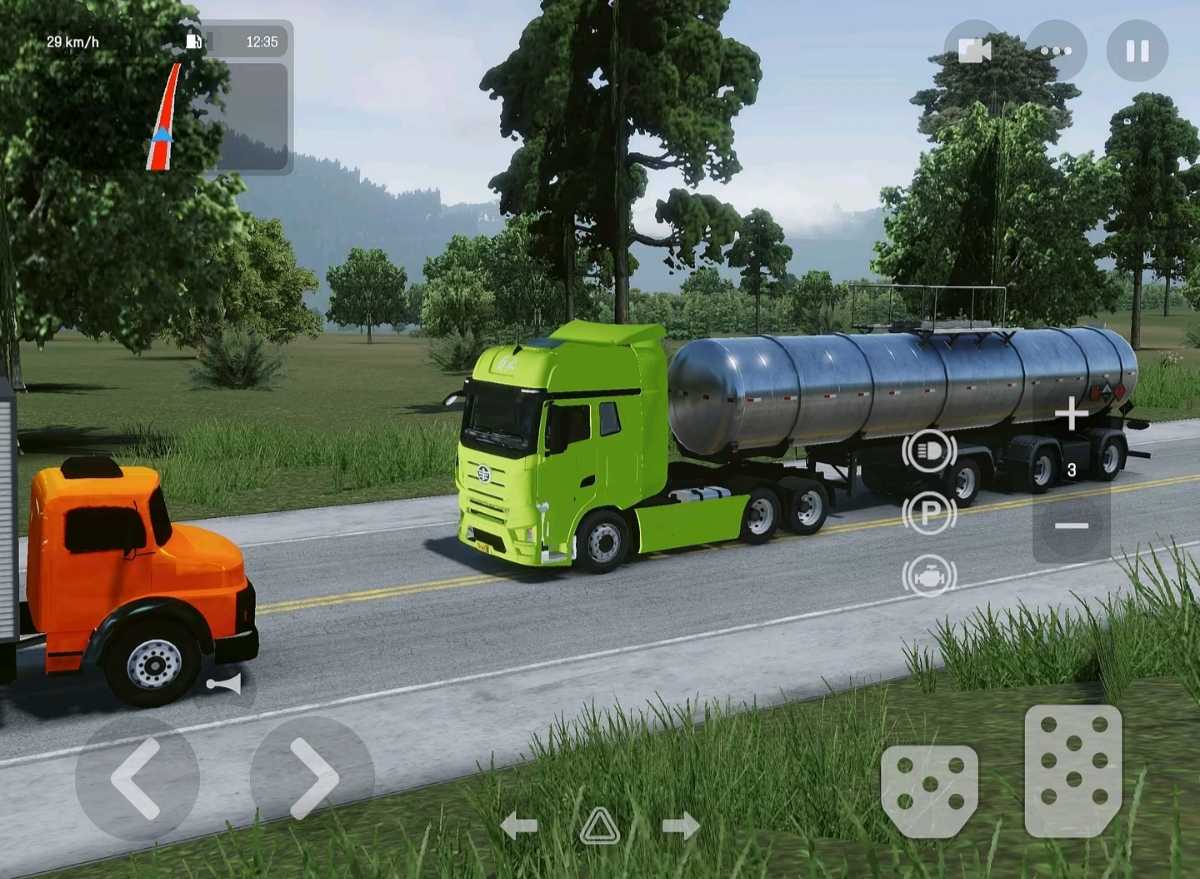Switch the camera view
Screen dimensions: 1200x879
(974, 51)
